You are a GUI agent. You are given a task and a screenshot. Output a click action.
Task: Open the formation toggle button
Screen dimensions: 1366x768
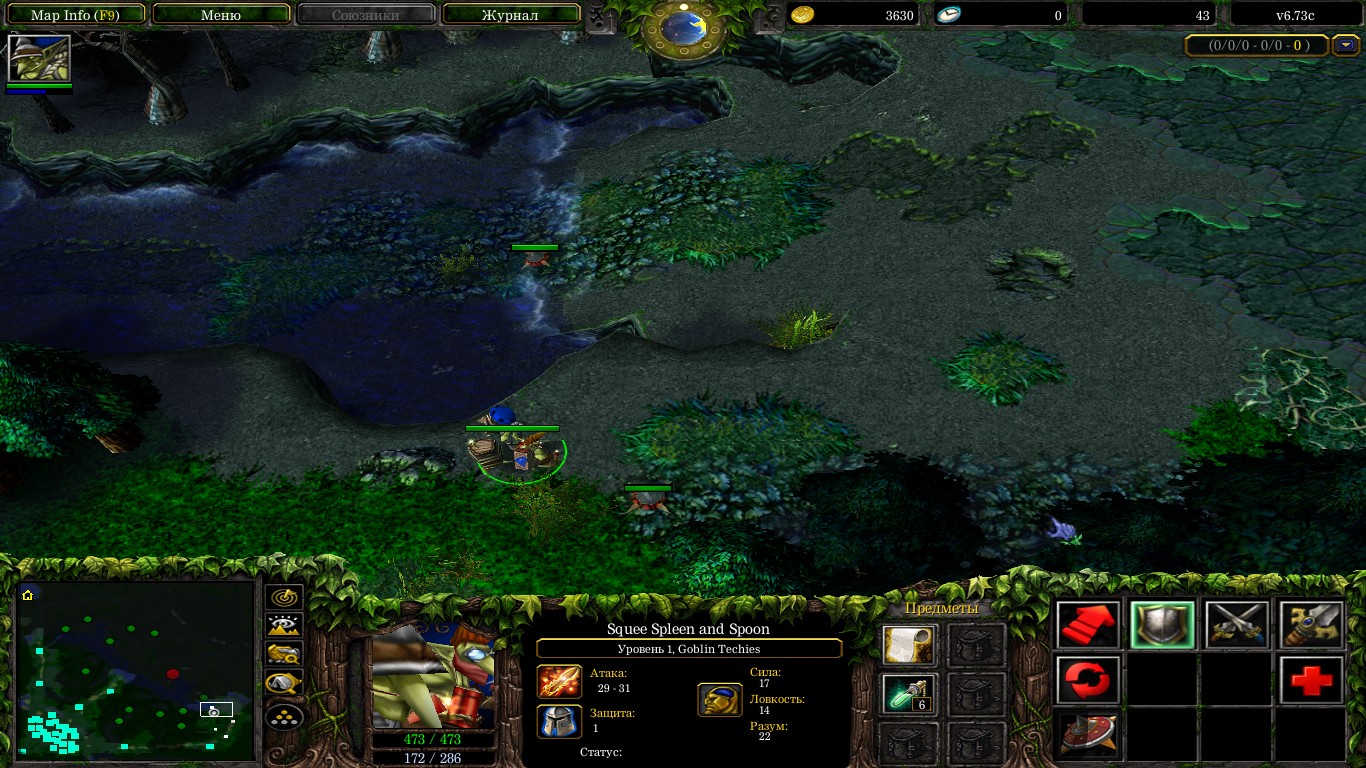pyautogui.click(x=285, y=715)
